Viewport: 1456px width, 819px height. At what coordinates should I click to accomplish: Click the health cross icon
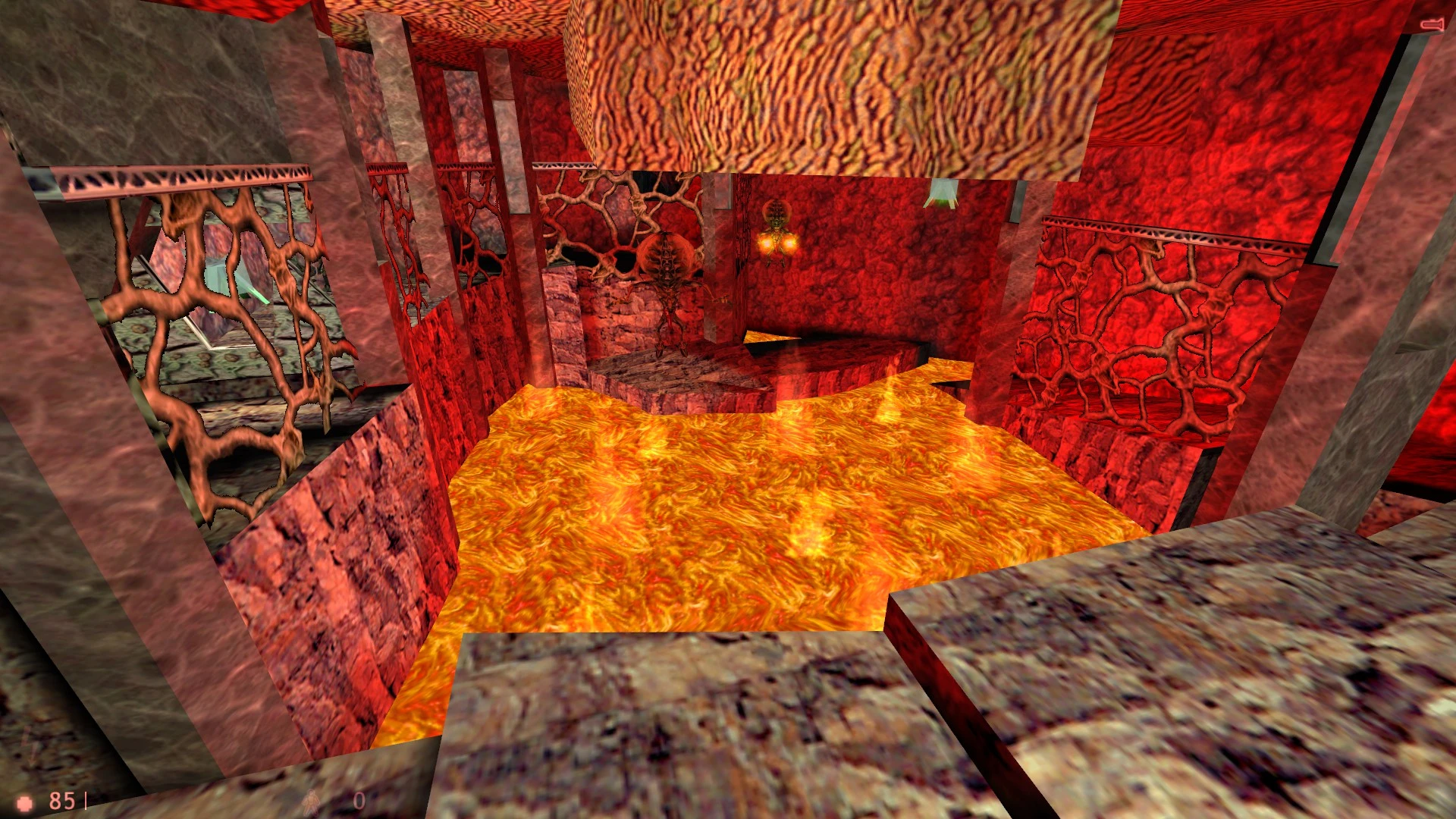(26, 802)
